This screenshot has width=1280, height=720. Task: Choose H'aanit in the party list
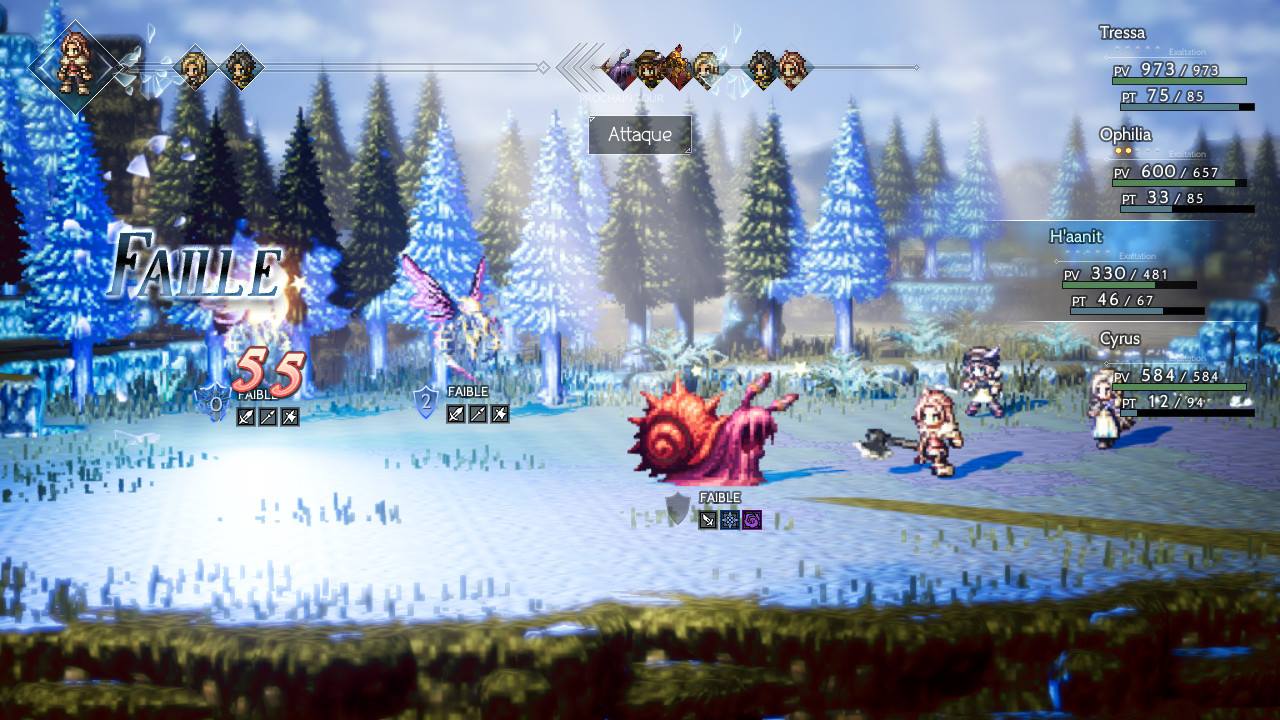[1128, 272]
